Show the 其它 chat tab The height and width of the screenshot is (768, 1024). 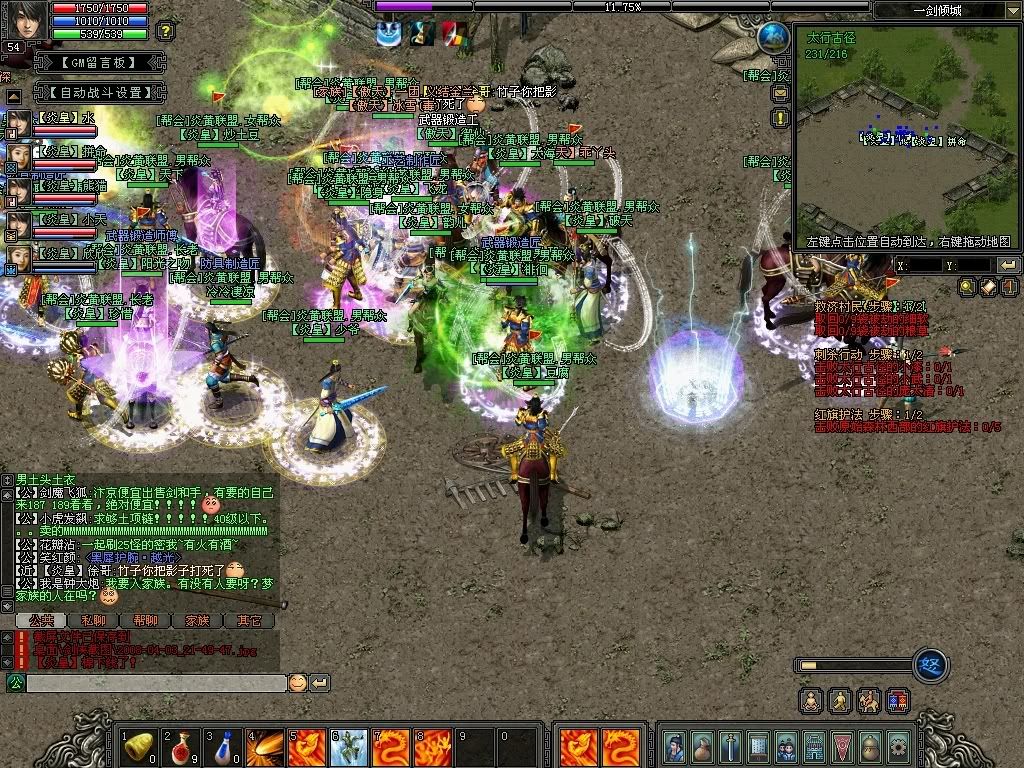tap(249, 621)
